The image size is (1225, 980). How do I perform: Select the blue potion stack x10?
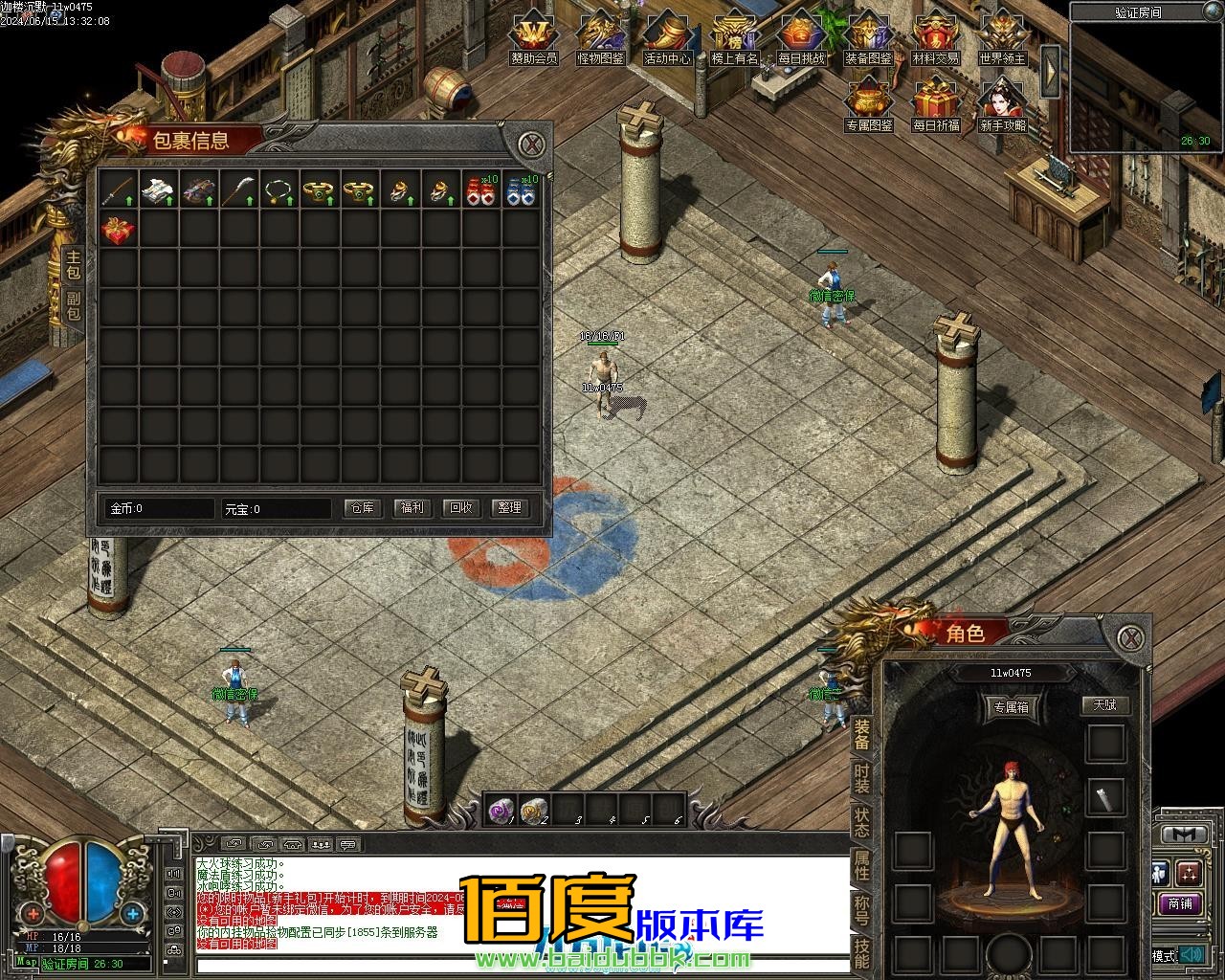[x=520, y=190]
